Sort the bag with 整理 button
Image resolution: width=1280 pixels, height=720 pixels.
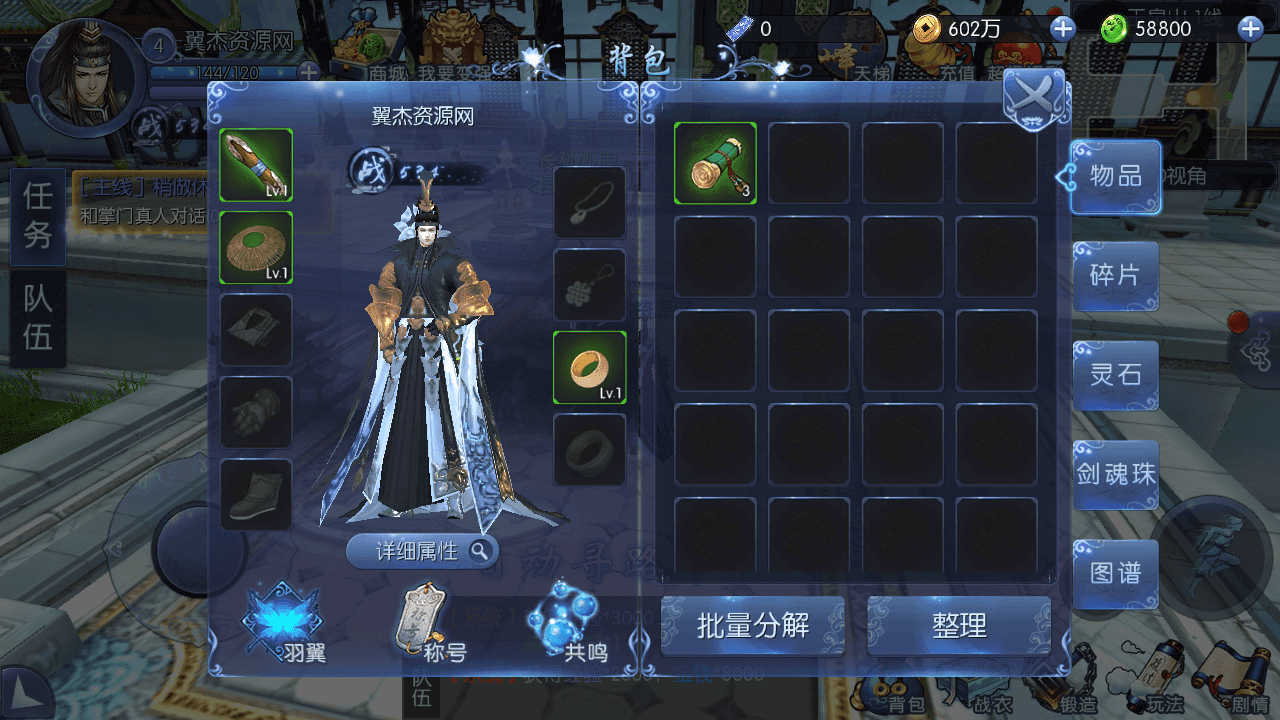(959, 626)
